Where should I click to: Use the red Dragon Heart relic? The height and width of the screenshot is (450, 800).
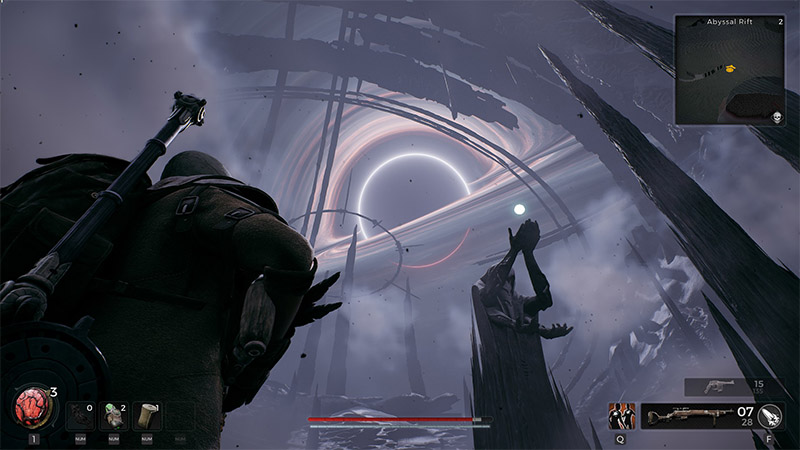point(34,407)
